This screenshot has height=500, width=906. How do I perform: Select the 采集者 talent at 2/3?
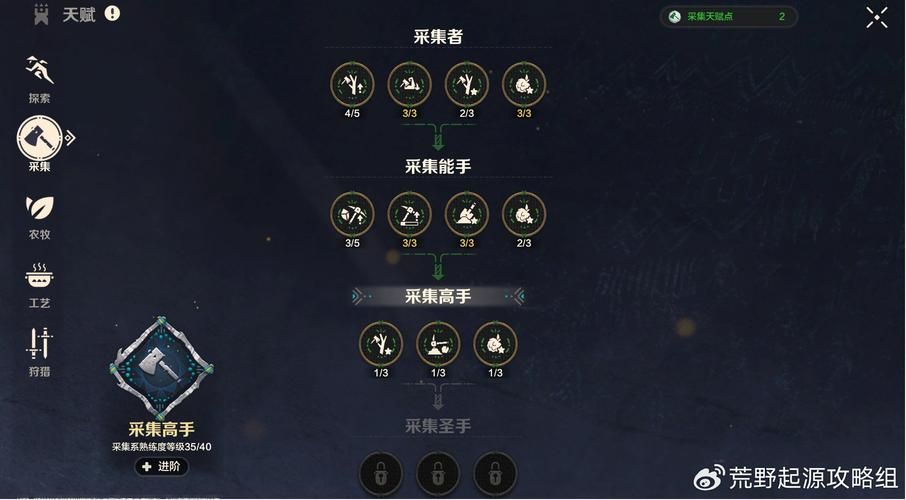(x=466, y=84)
